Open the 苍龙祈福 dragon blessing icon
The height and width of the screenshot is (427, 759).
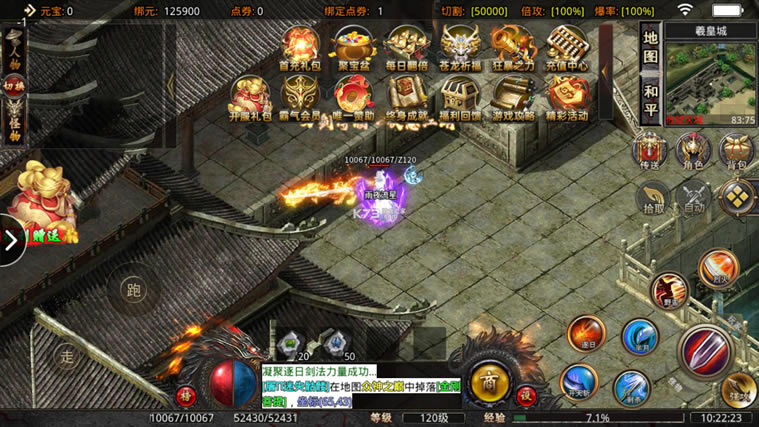click(x=460, y=47)
